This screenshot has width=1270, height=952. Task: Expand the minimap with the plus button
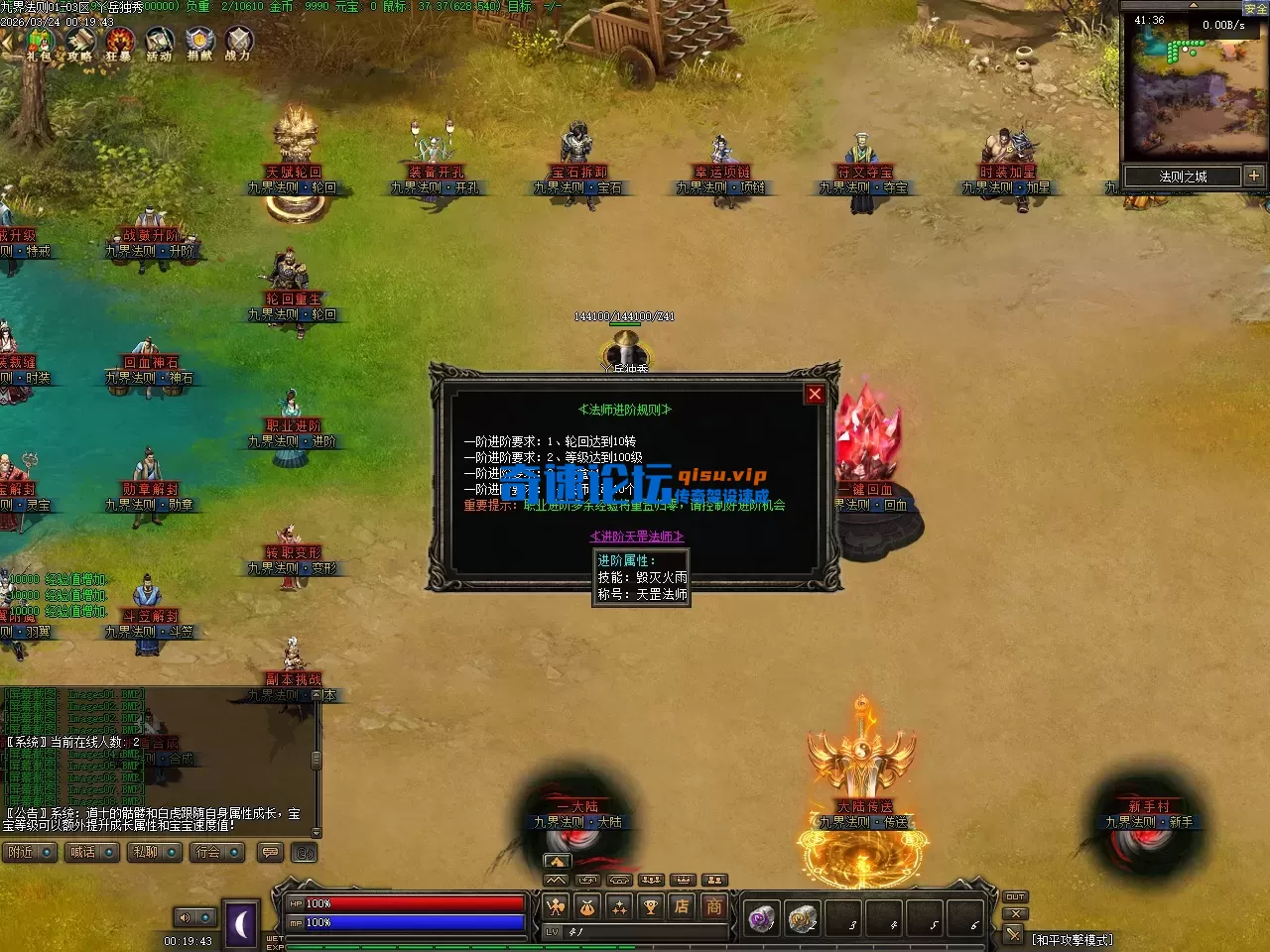point(1254,176)
